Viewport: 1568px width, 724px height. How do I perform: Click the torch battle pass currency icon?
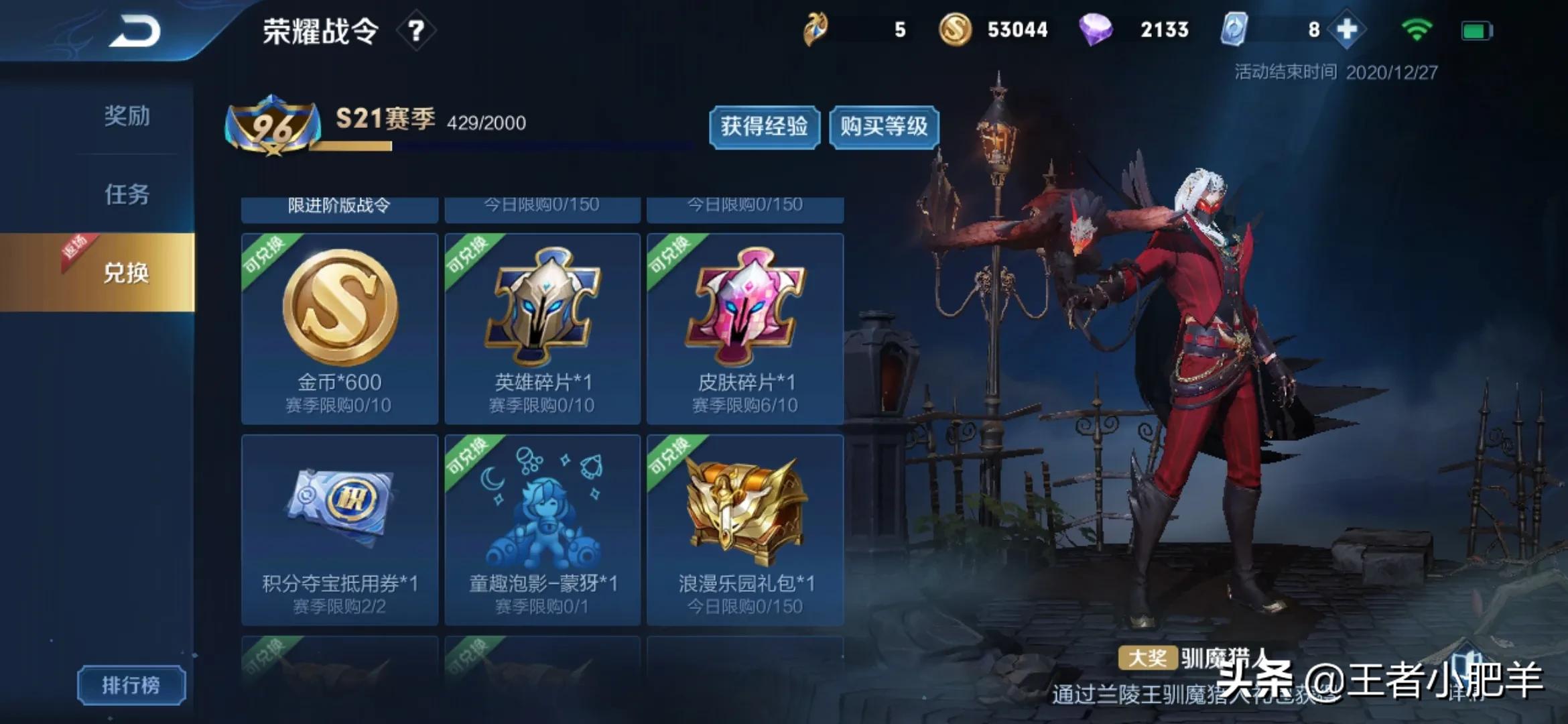[x=816, y=29]
